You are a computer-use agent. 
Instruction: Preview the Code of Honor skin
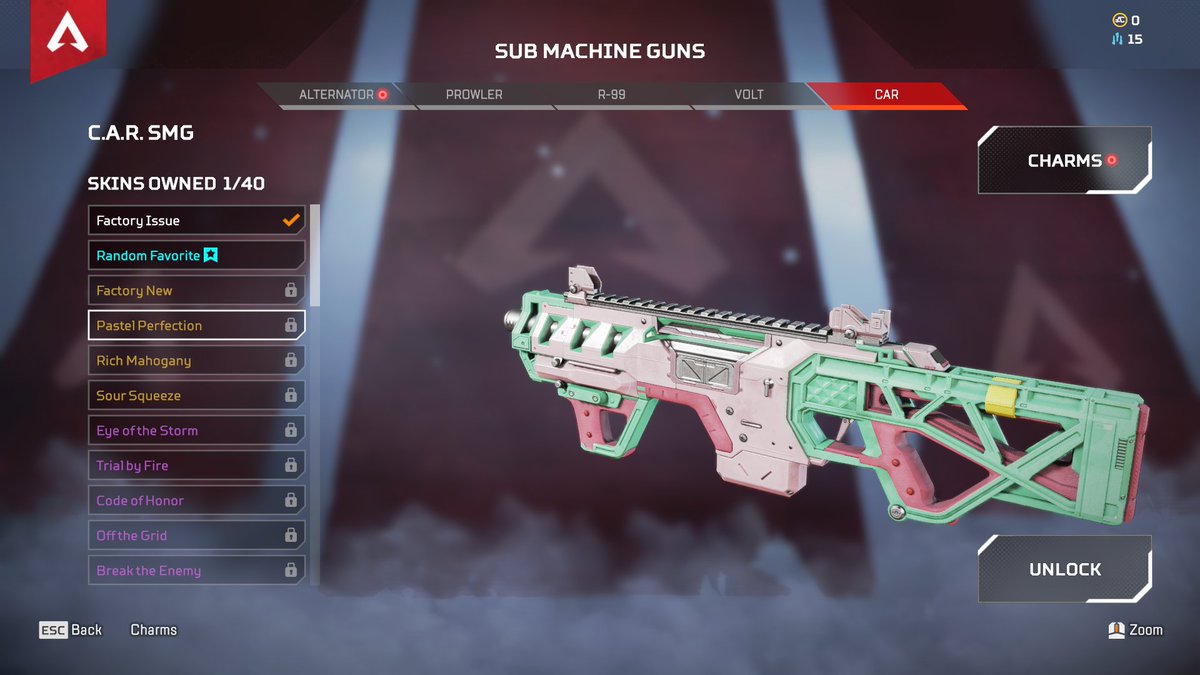pyautogui.click(x=196, y=501)
